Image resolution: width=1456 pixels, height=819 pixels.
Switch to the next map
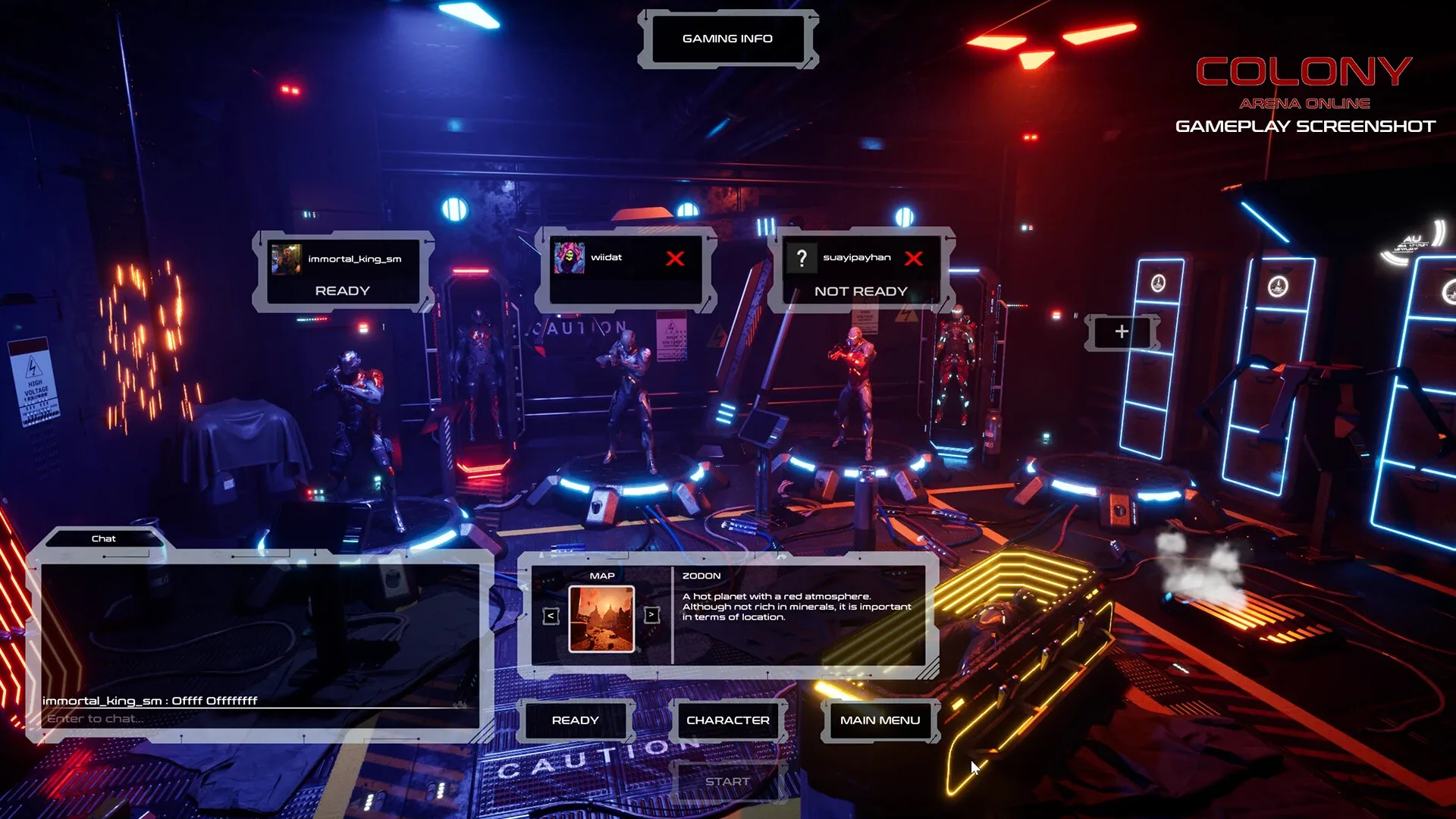point(651,615)
